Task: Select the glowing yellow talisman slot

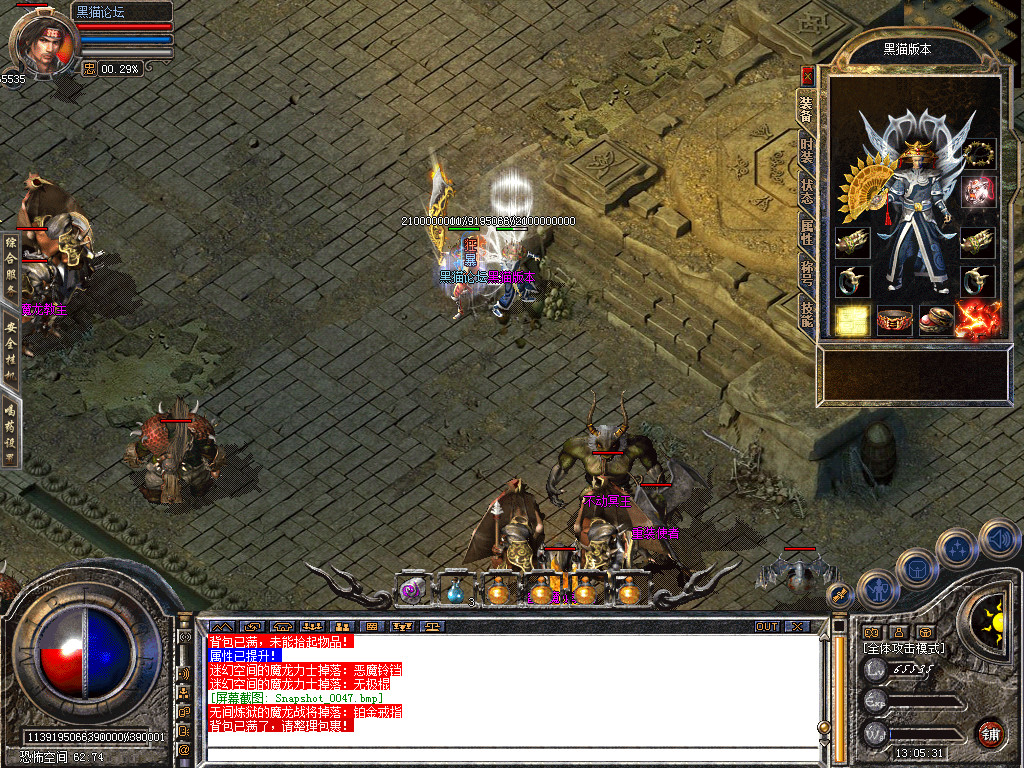Action: pyautogui.click(x=852, y=320)
